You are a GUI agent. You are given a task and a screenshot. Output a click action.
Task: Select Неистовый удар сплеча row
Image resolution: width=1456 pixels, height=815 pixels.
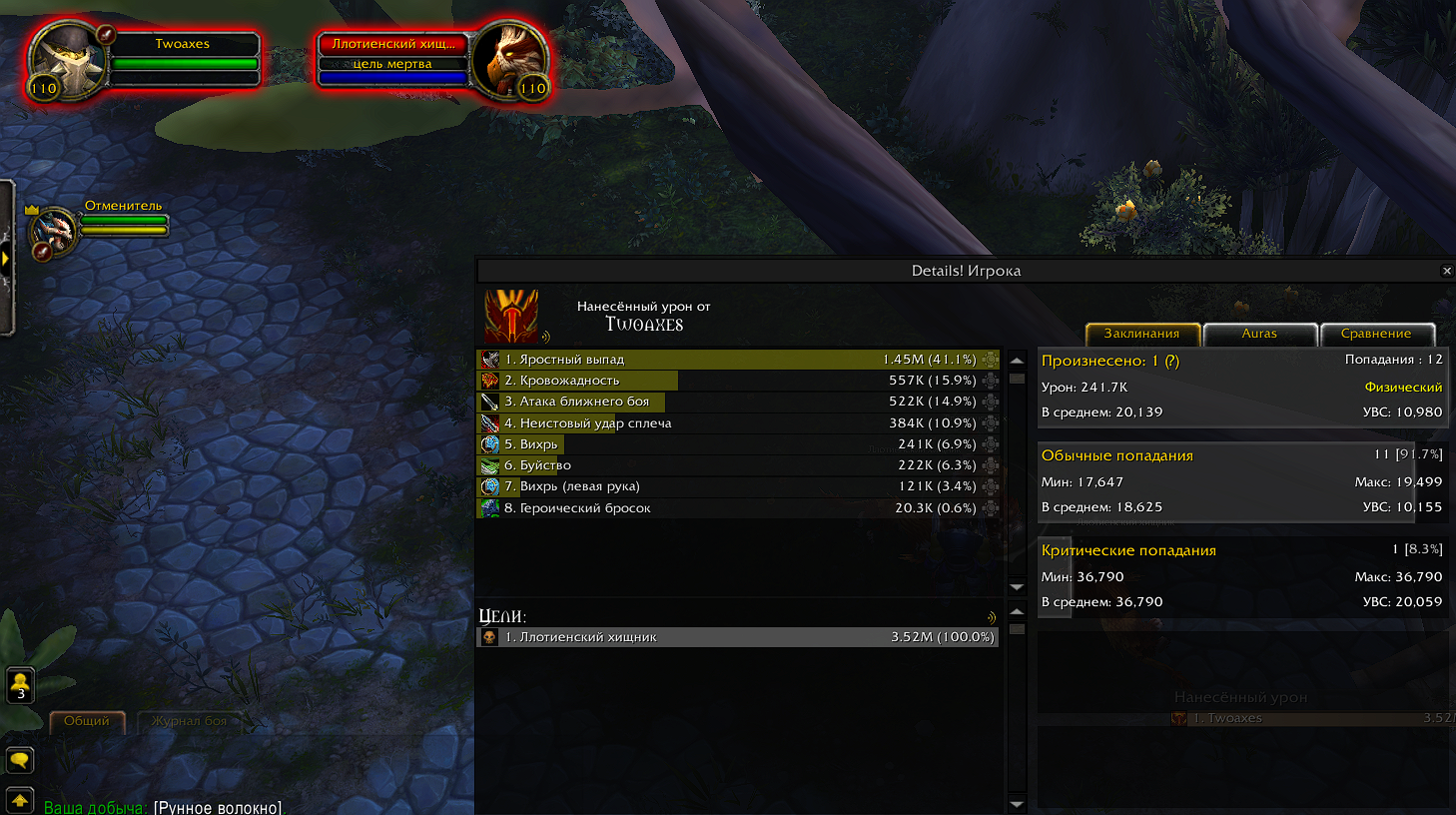(x=737, y=423)
